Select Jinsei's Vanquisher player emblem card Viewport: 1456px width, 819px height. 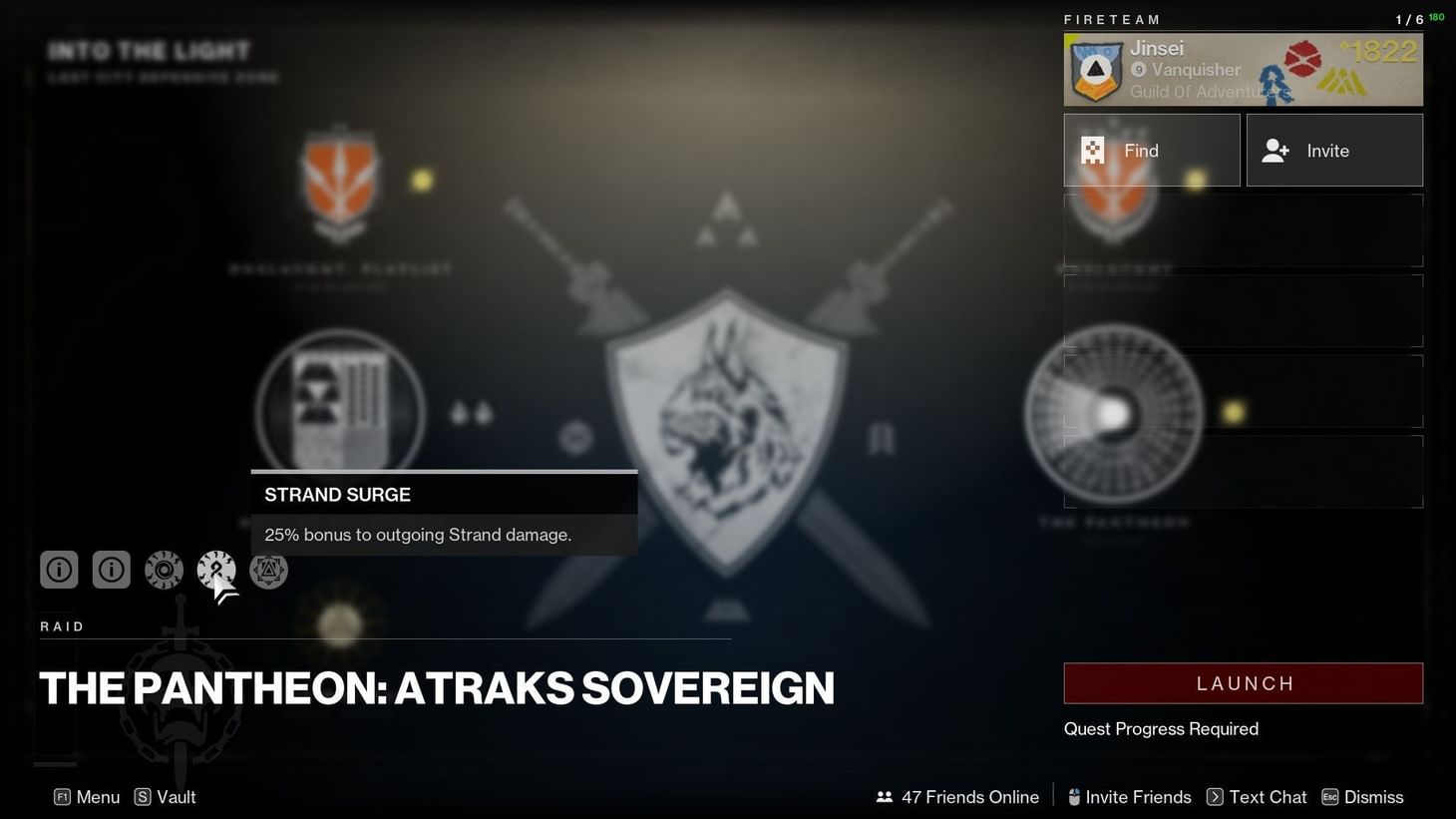coord(1243,68)
